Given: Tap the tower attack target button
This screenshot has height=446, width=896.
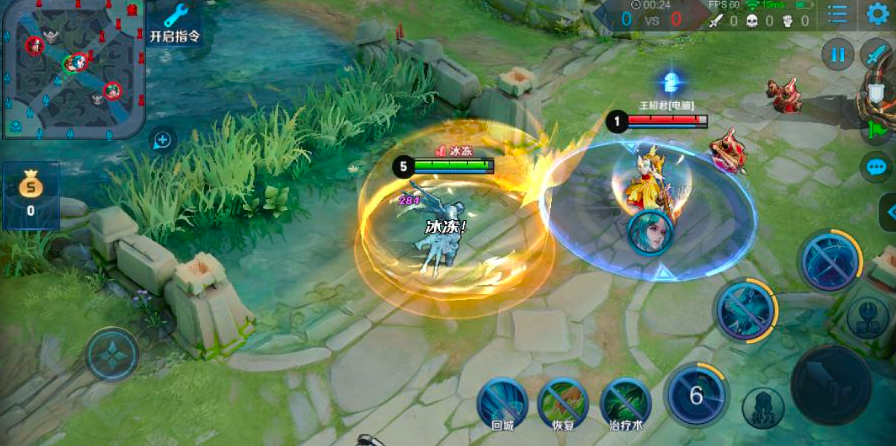Looking at the screenshot, I should [867, 318].
